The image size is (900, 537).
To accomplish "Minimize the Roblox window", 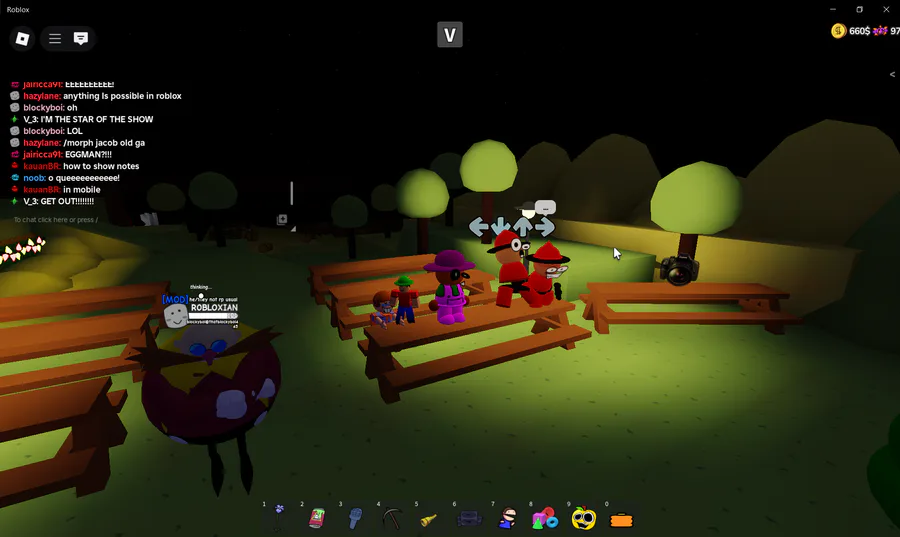I will (x=833, y=9).
